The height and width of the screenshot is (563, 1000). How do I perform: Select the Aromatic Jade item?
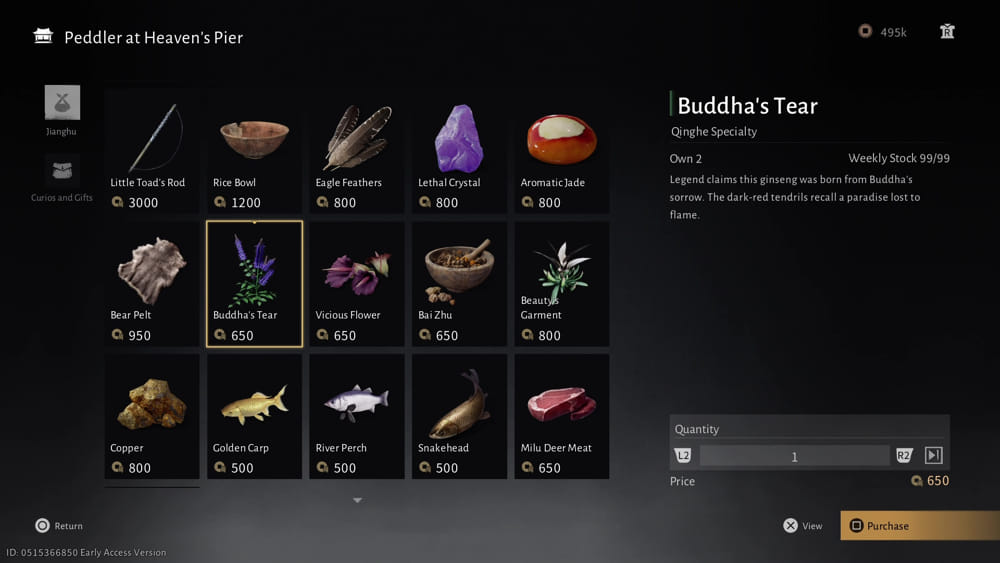coord(562,151)
